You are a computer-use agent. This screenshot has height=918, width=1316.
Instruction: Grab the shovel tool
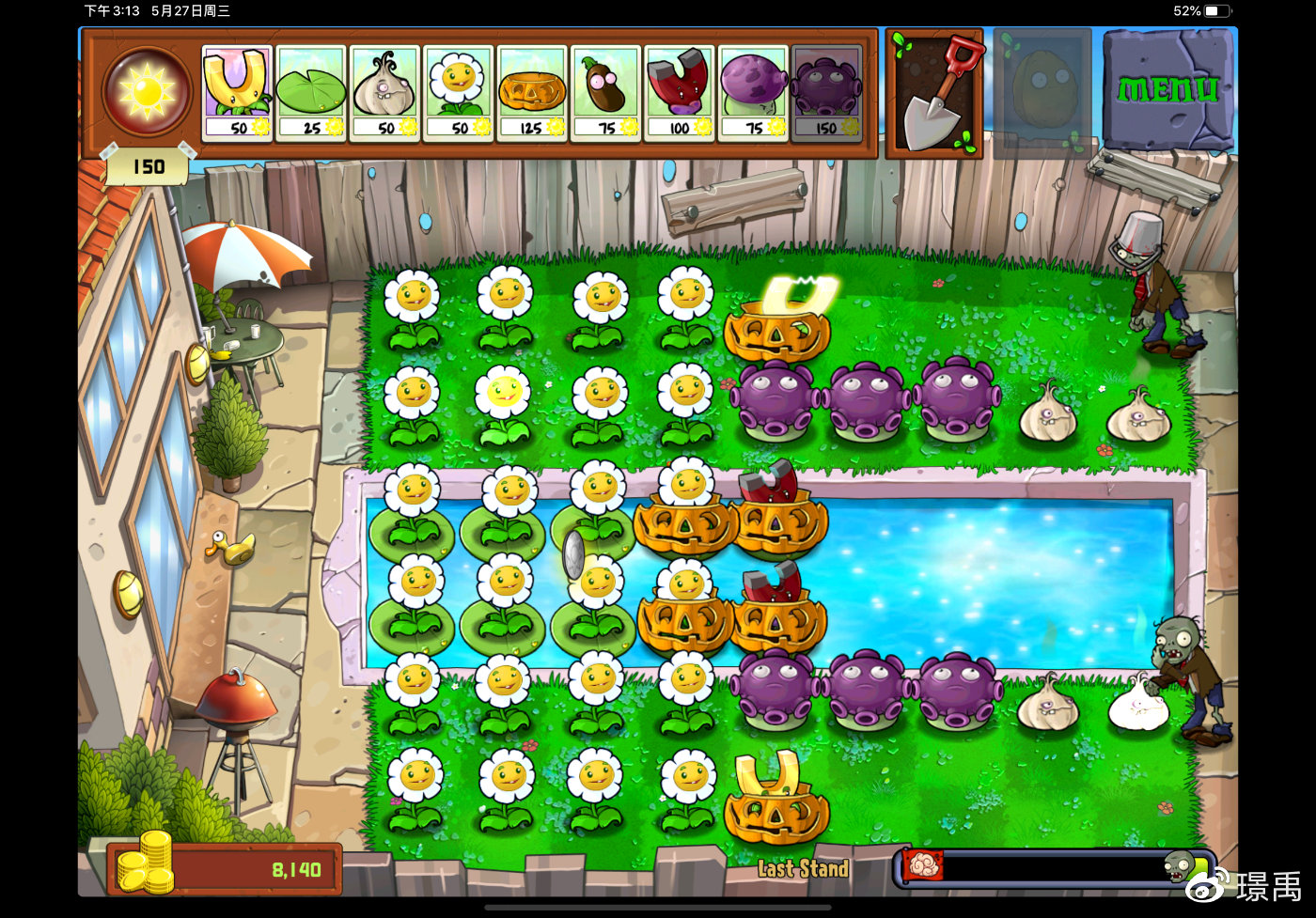pyautogui.click(x=933, y=93)
